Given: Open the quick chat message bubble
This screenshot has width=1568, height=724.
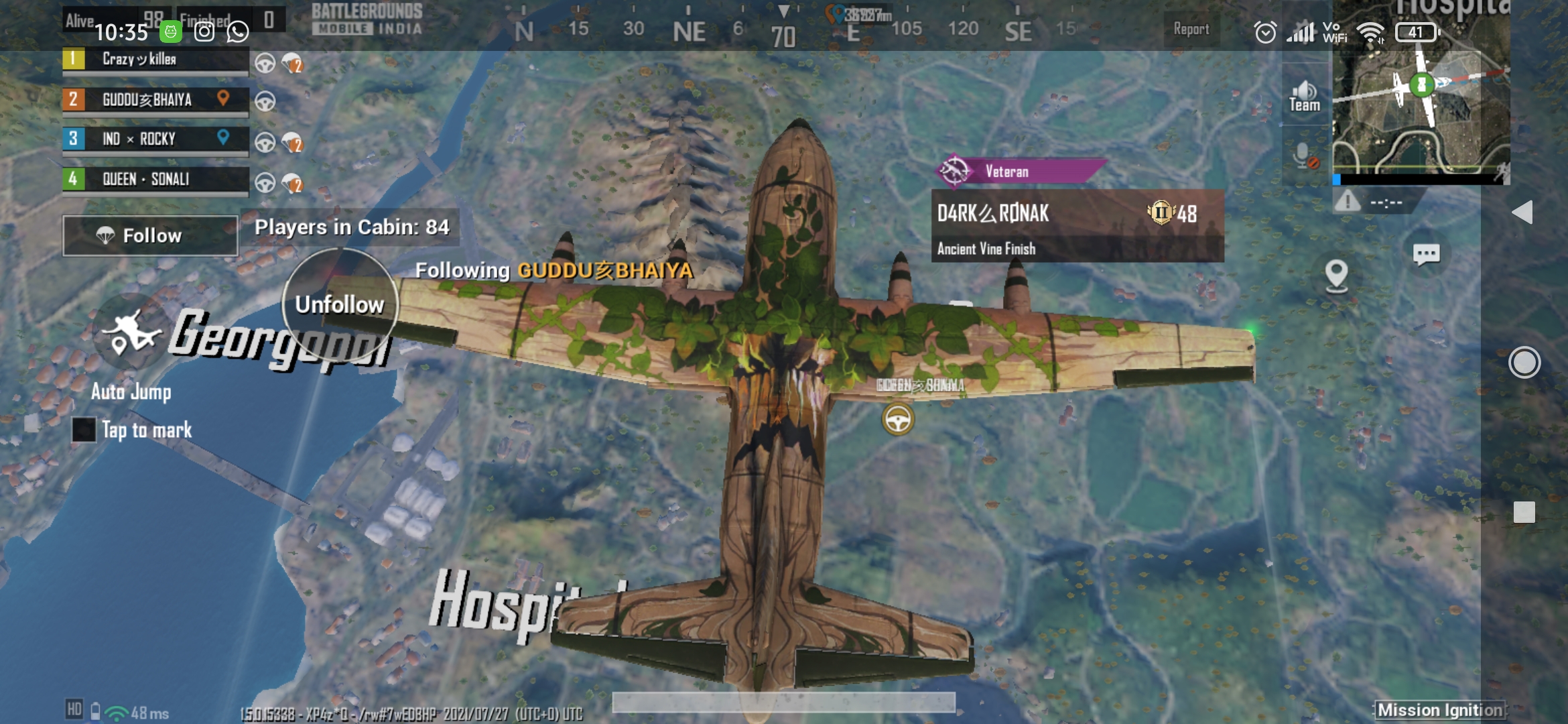Looking at the screenshot, I should coord(1426,254).
